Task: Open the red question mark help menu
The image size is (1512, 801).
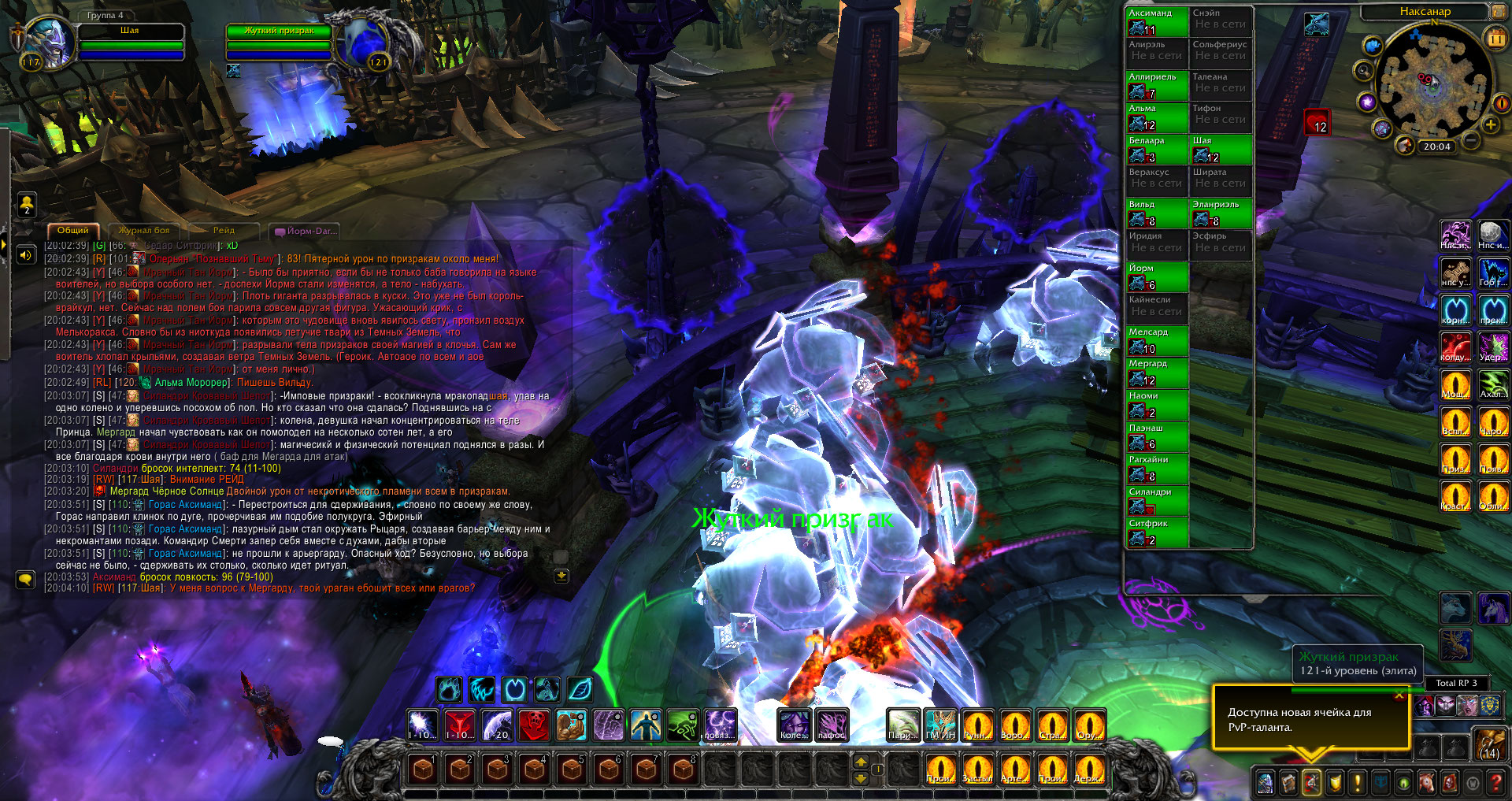Action: [x=1495, y=783]
